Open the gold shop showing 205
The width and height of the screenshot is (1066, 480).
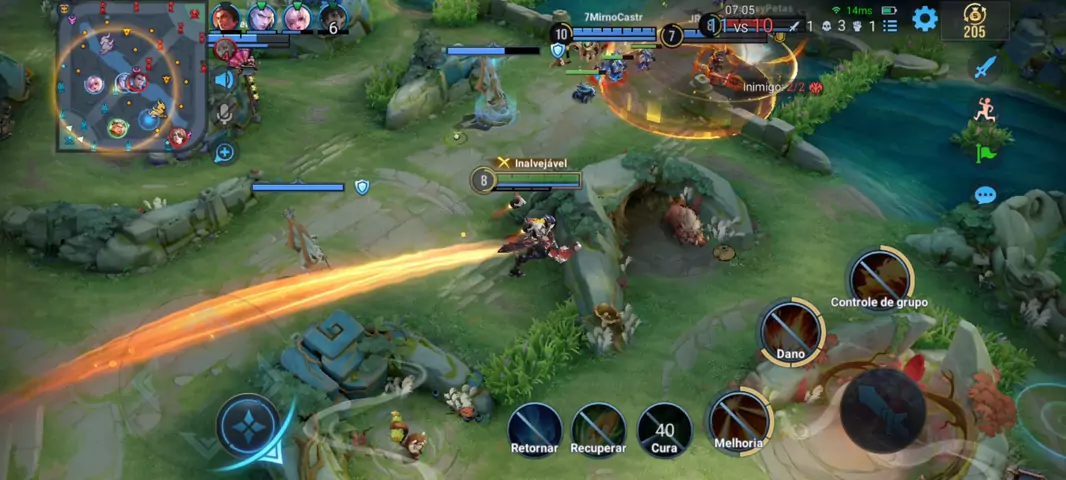pos(974,20)
